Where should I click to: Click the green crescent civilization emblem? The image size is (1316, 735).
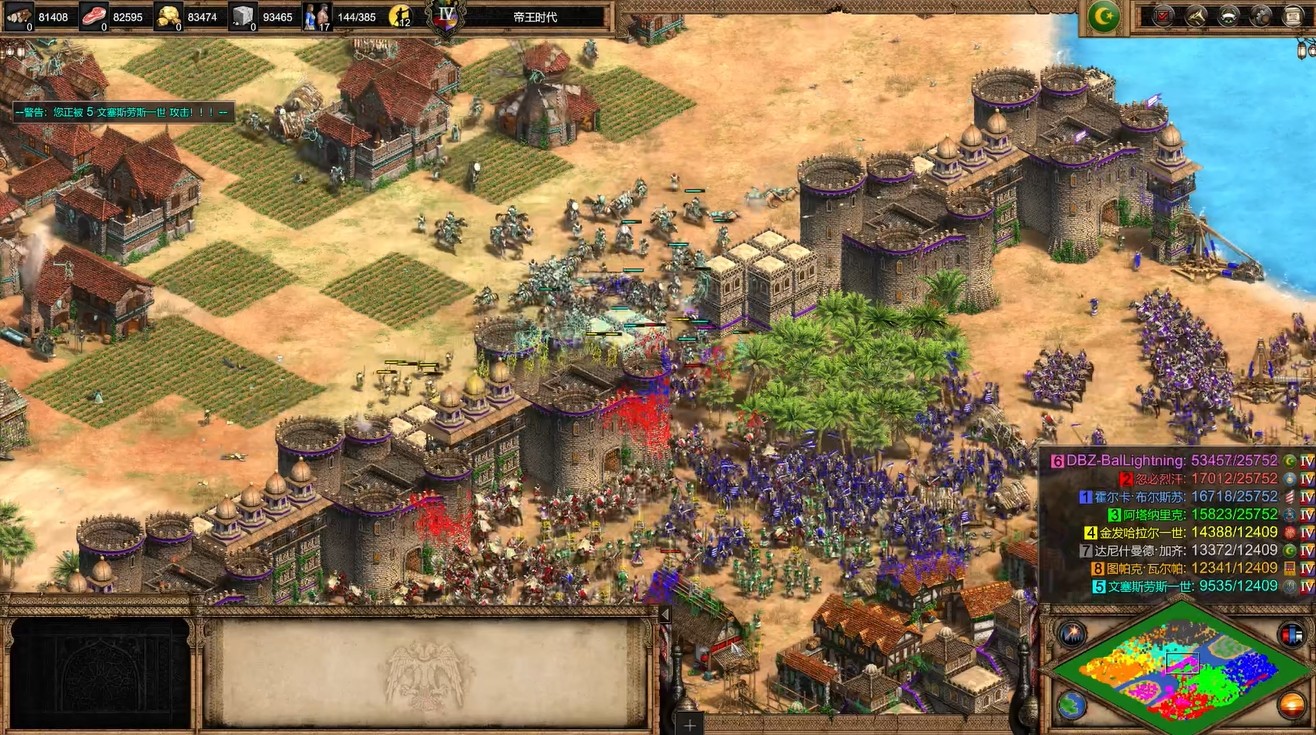[1104, 16]
